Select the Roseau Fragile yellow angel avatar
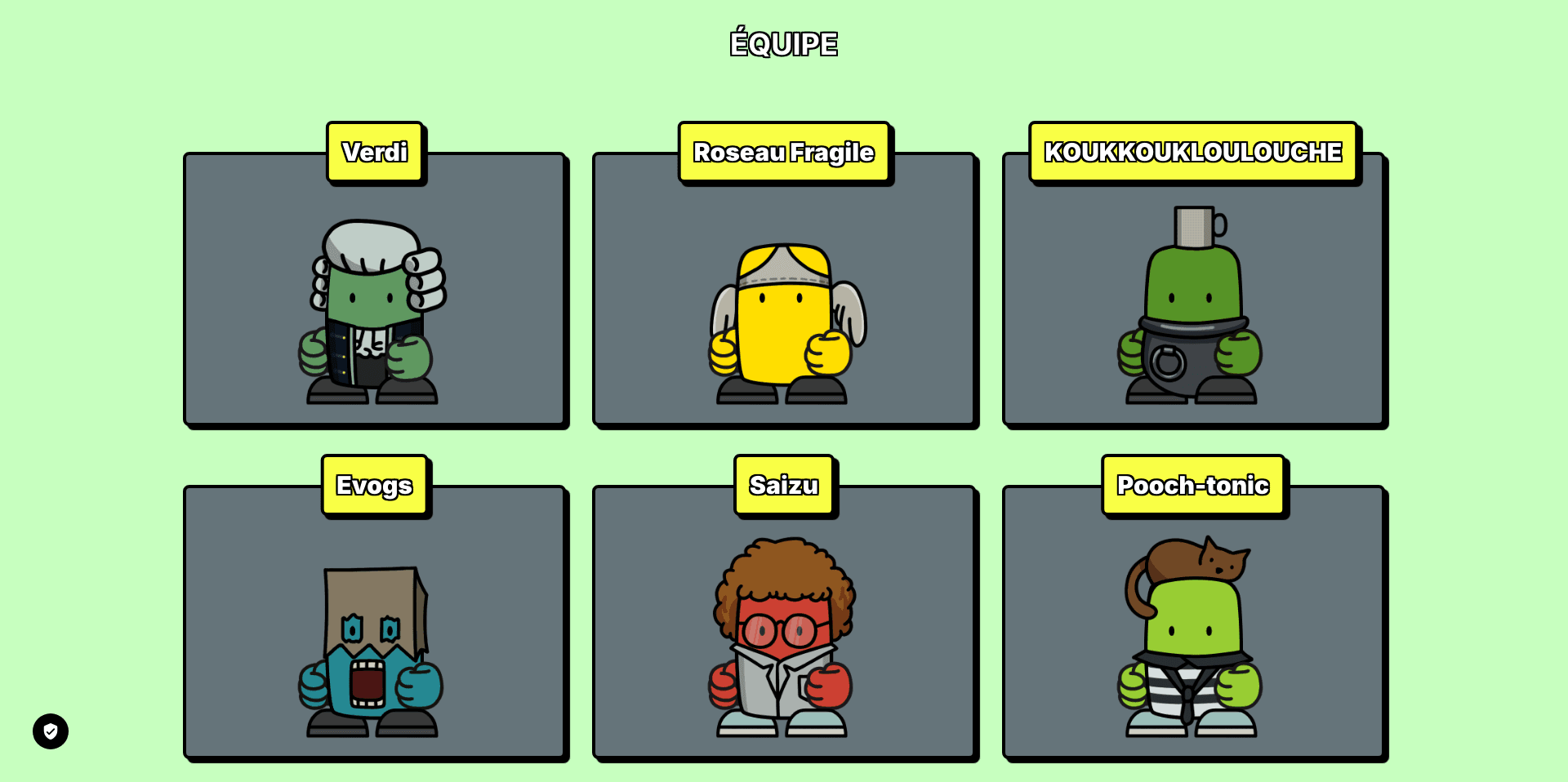Viewport: 1568px width, 782px height. (785, 318)
